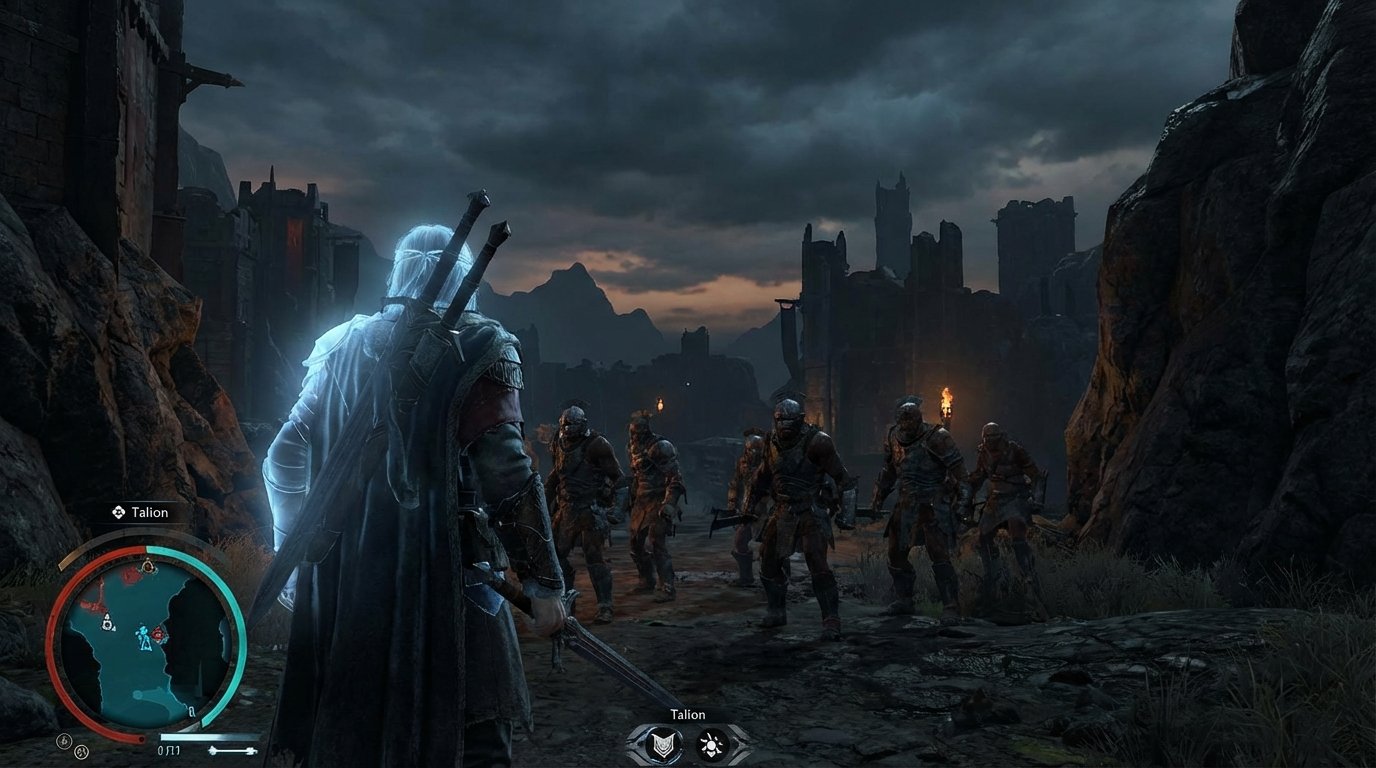The height and width of the screenshot is (768, 1376).
Task: Click the red enemy marker on the minimap
Action: (x=159, y=633)
